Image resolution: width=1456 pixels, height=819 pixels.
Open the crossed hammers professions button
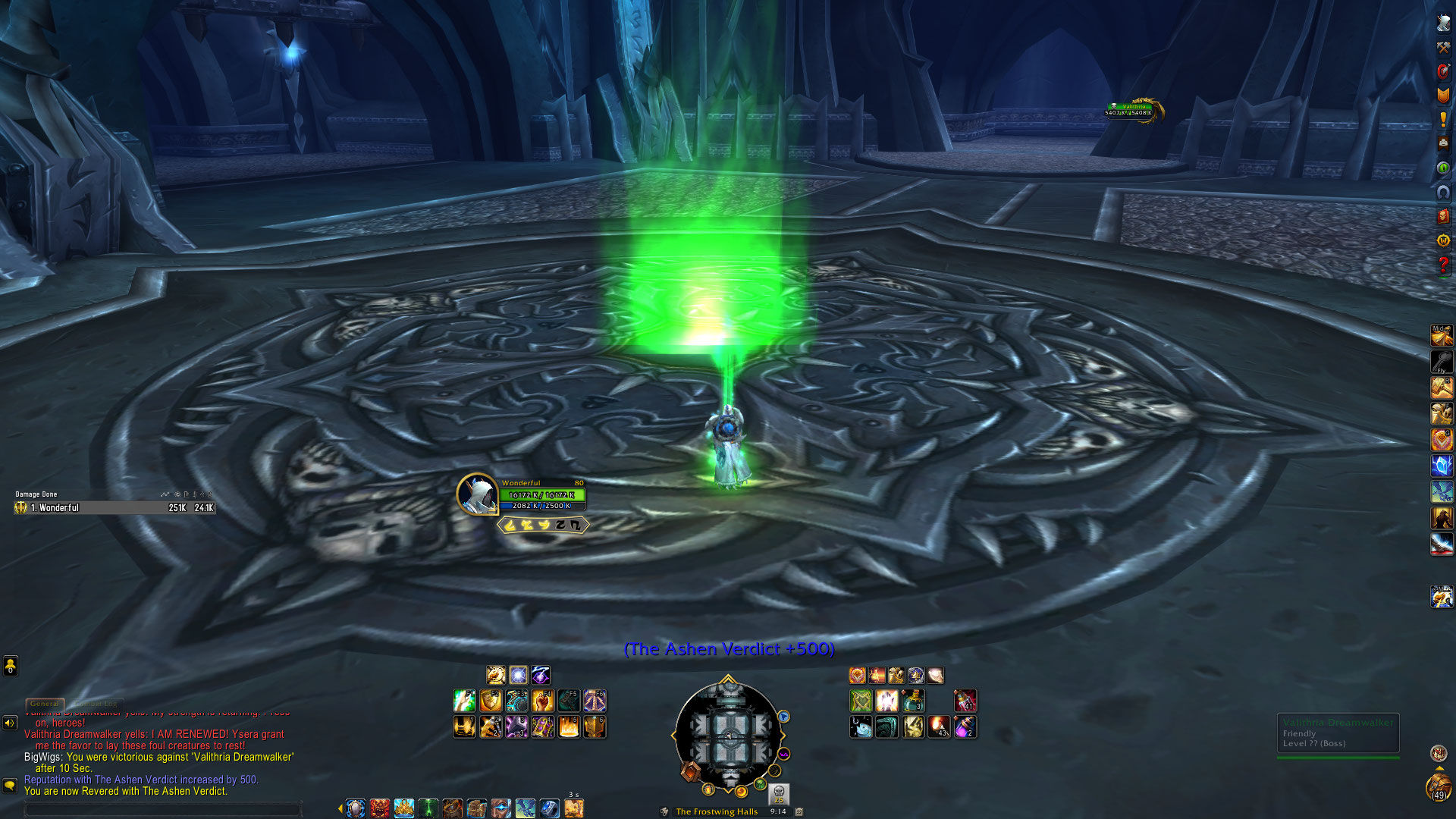[1443, 47]
